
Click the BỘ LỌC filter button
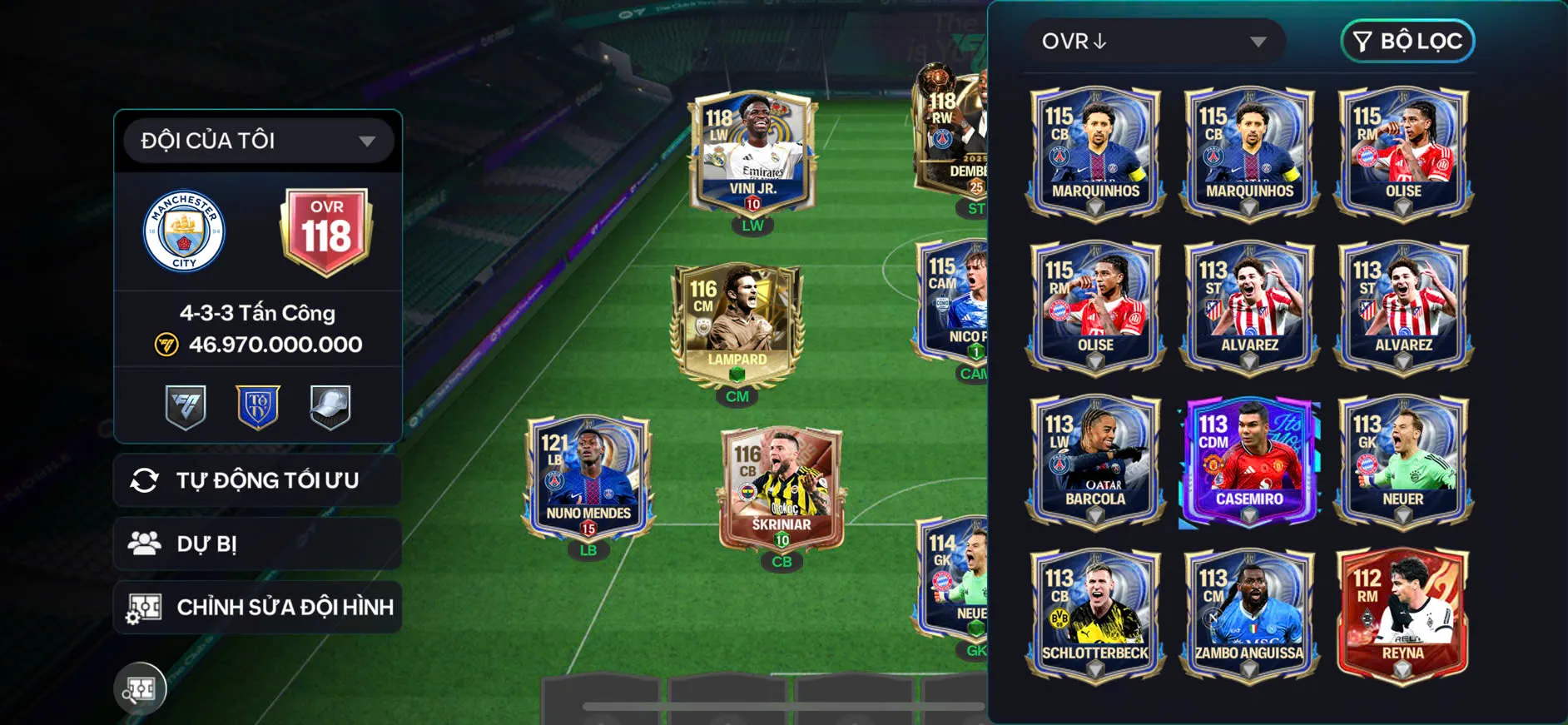point(1407,41)
